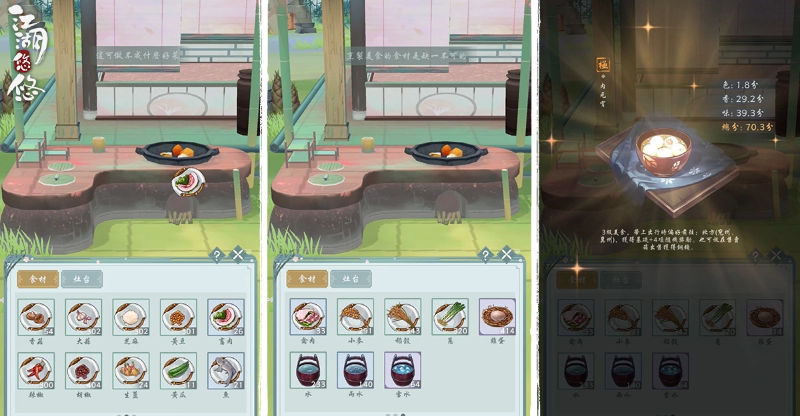Pick the 大蒜 garlic ingredient slot
Image resolution: width=800 pixels, height=420 pixels.
click(x=83, y=316)
